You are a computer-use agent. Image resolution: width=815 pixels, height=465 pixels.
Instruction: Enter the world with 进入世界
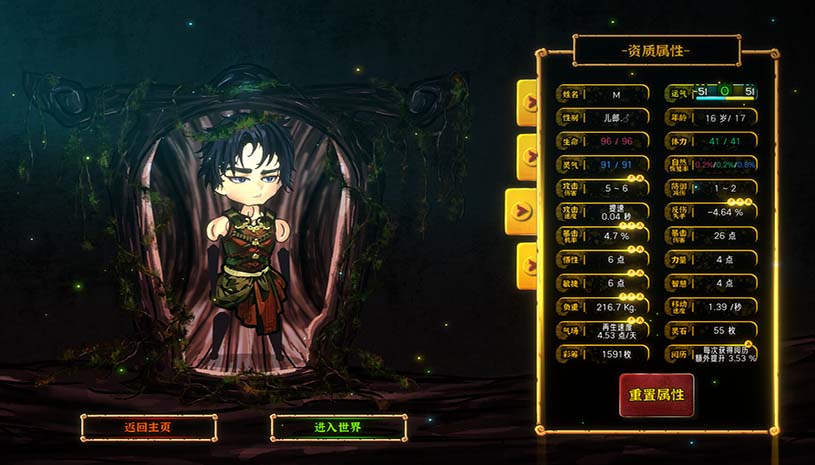click(x=338, y=428)
